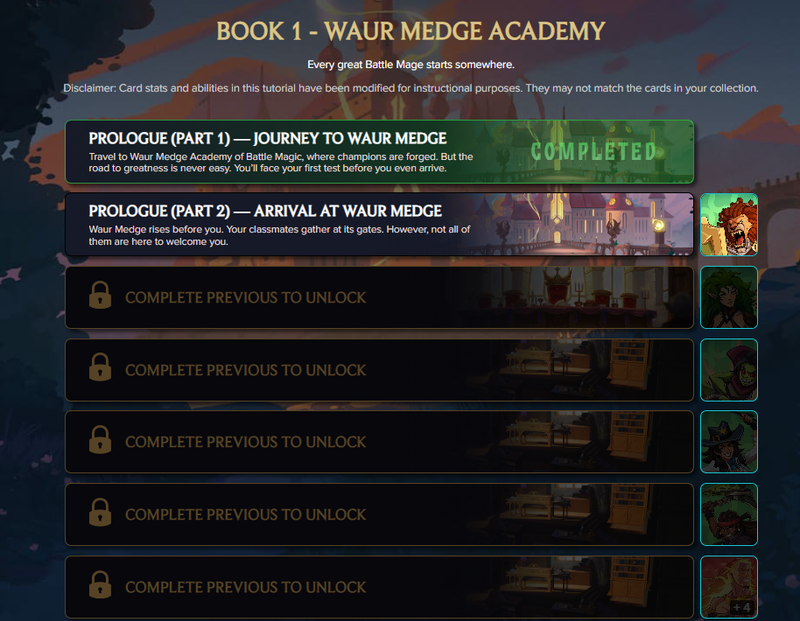
Task: View the green-haired elf woman card thumbnail
Action: 728,298
